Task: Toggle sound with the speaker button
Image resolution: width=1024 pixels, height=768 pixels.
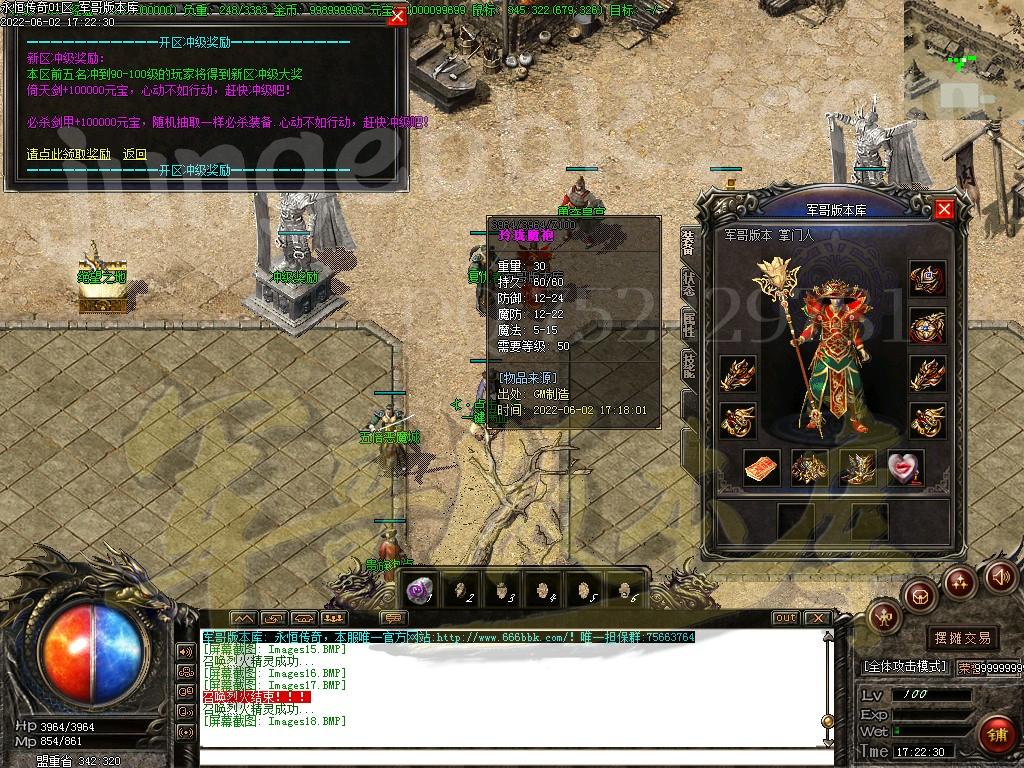Action: tap(1001, 576)
